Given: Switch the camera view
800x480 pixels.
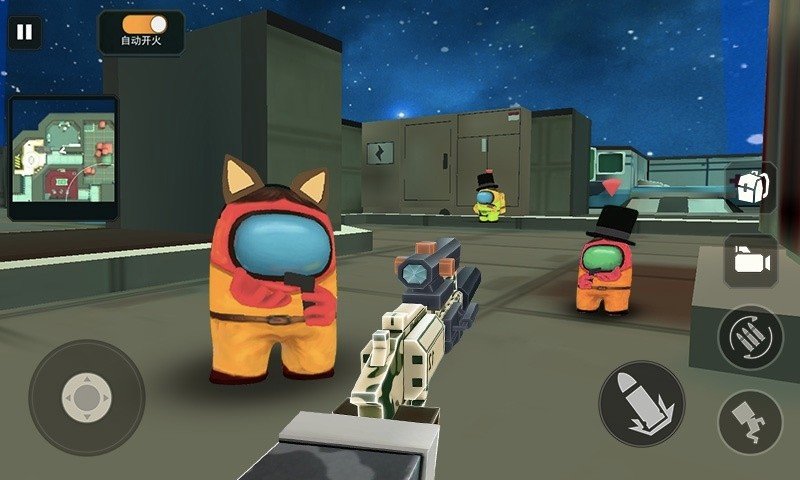Looking at the screenshot, I should [751, 260].
